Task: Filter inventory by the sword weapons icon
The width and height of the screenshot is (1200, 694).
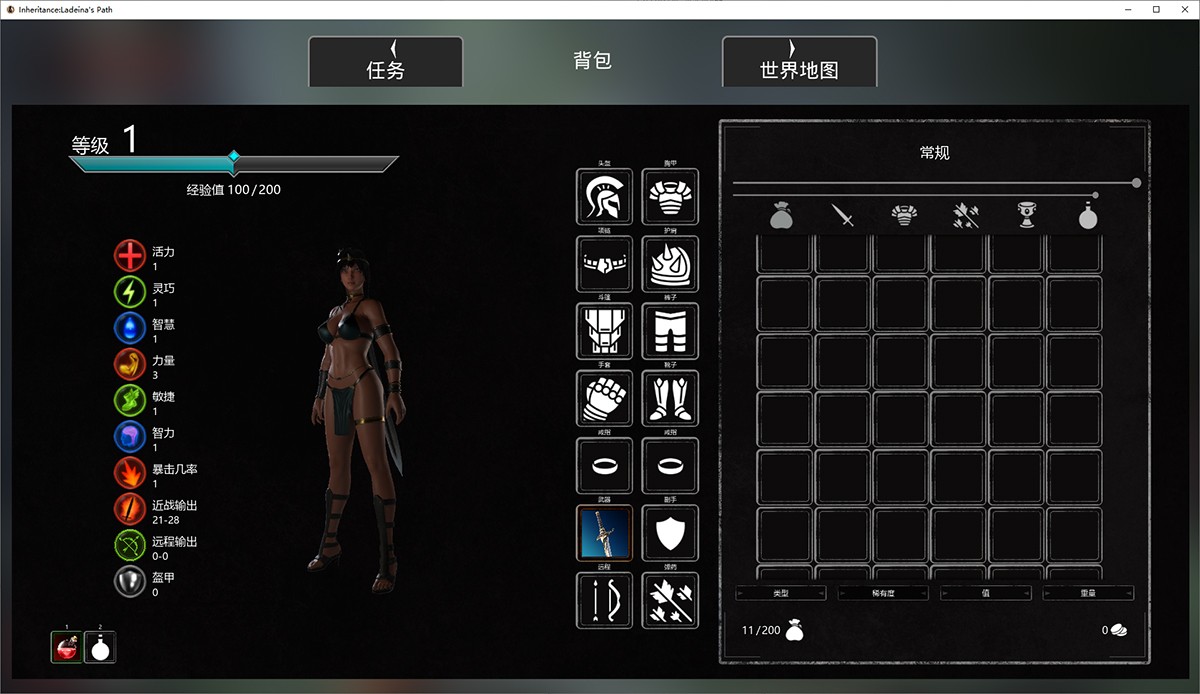Action: pos(843,215)
